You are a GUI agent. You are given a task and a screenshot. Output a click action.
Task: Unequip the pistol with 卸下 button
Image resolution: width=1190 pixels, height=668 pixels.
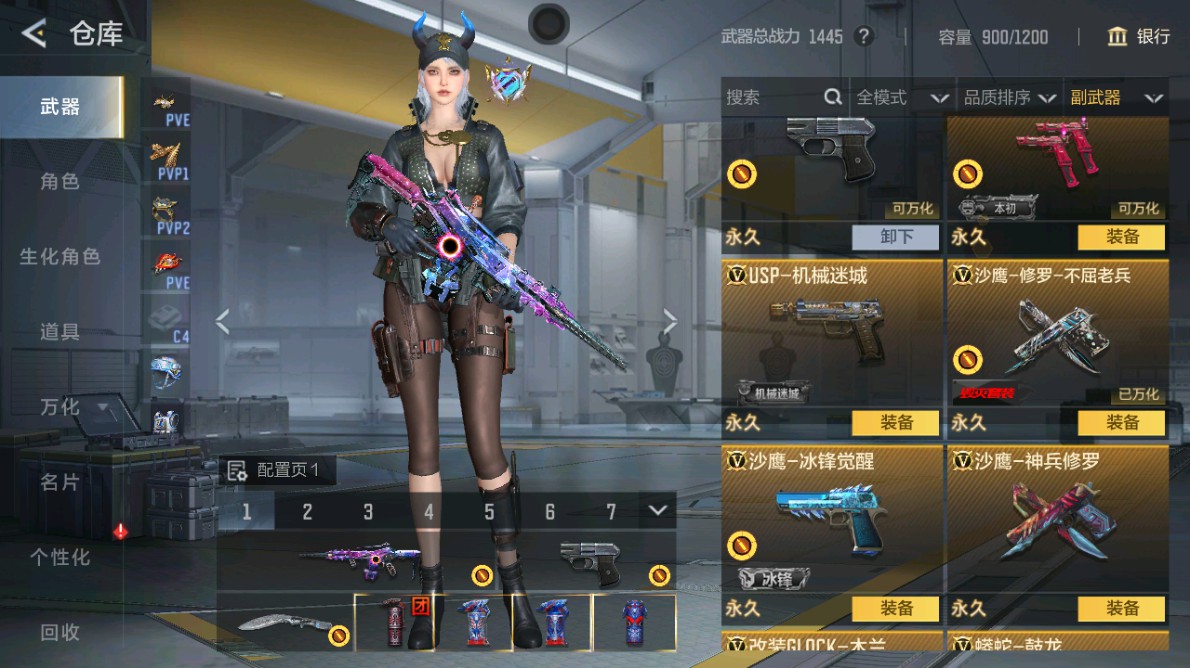click(x=895, y=237)
